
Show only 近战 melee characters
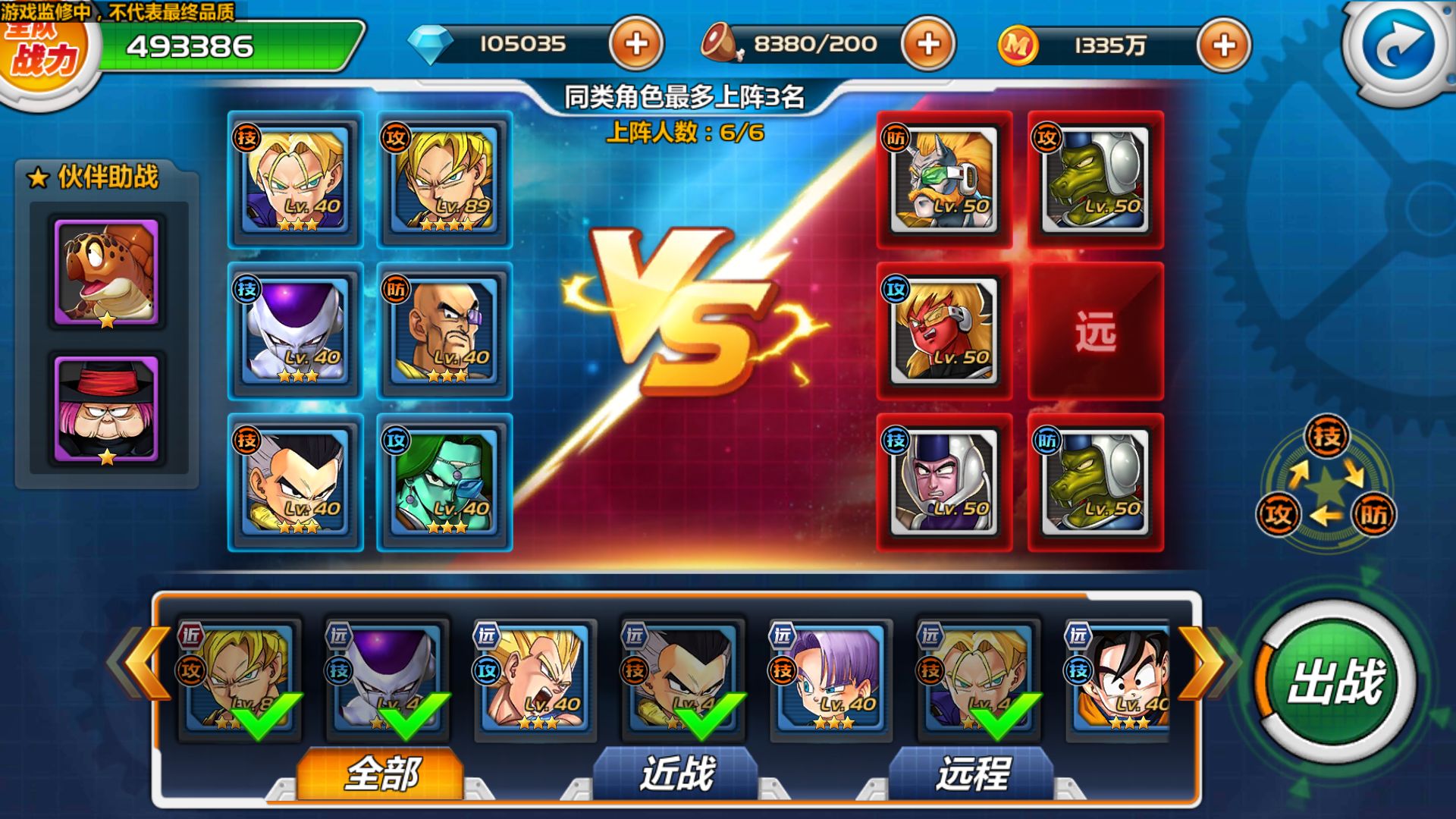[676, 773]
